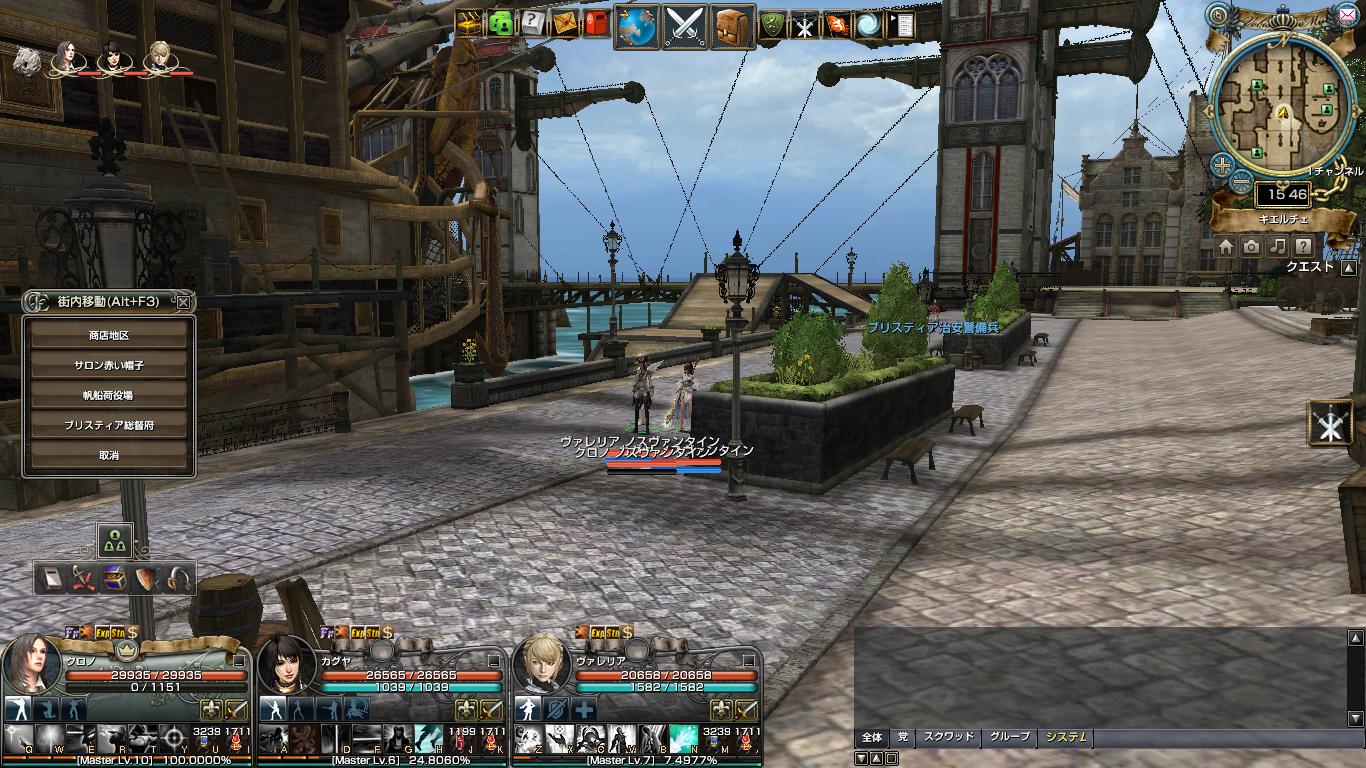Click the camera screenshot button under minimap
Image resolution: width=1366 pixels, height=768 pixels.
pos(1251,246)
